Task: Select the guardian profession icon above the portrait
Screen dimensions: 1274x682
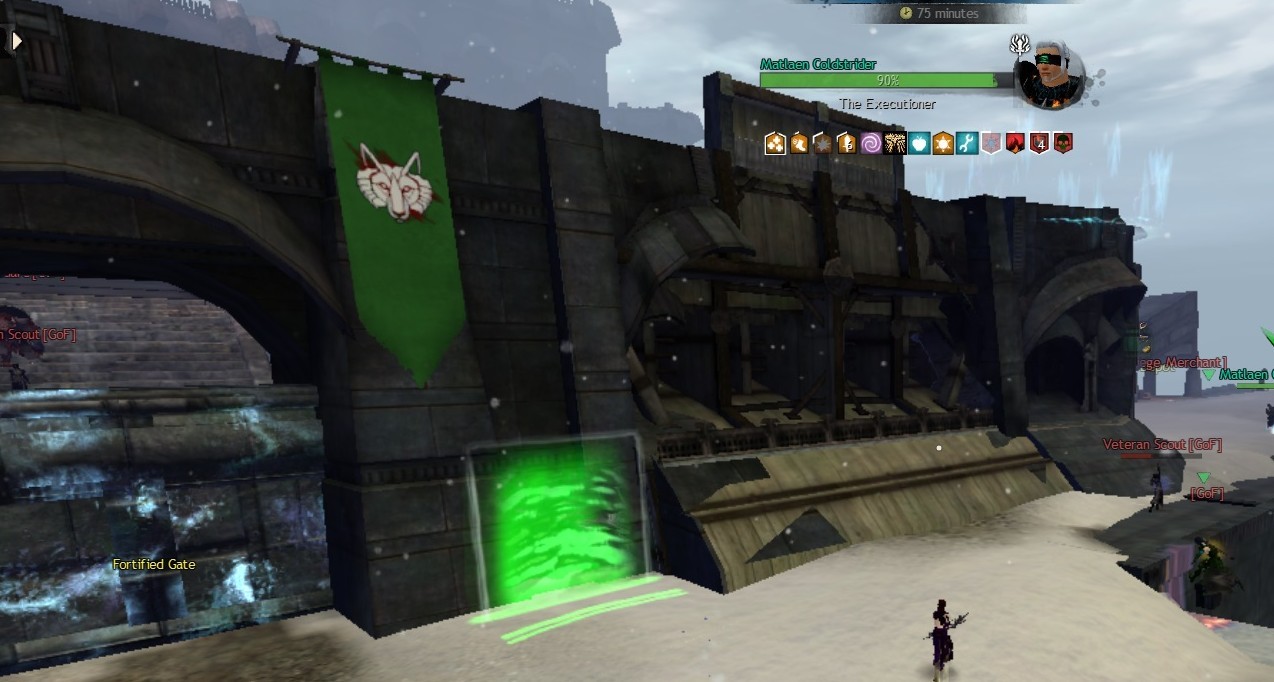Action: [1020, 44]
